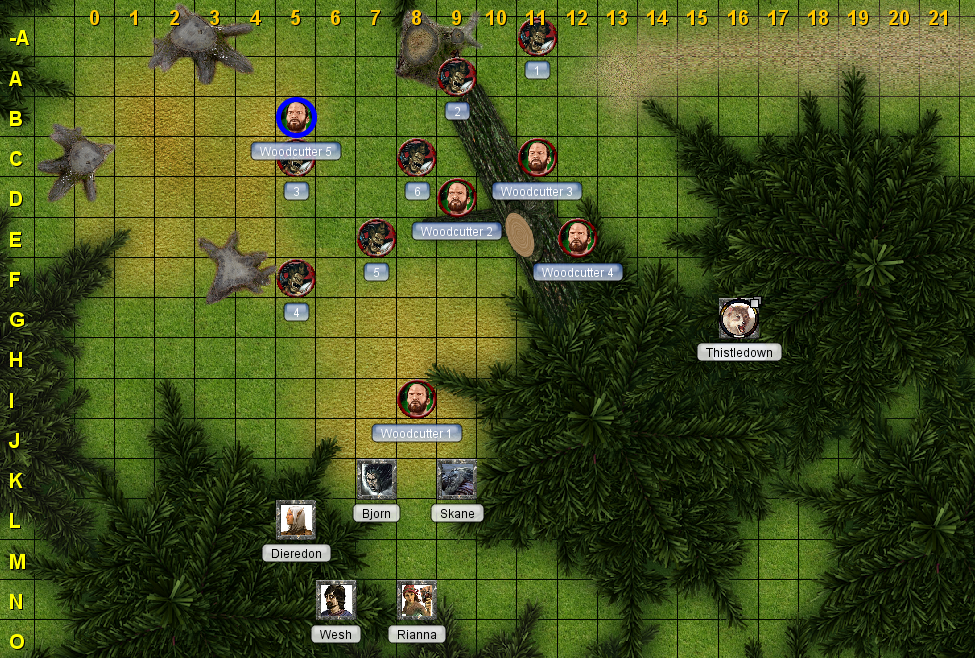975x658 pixels.
Task: Select the Woodcutter 4 token
Action: (577, 238)
